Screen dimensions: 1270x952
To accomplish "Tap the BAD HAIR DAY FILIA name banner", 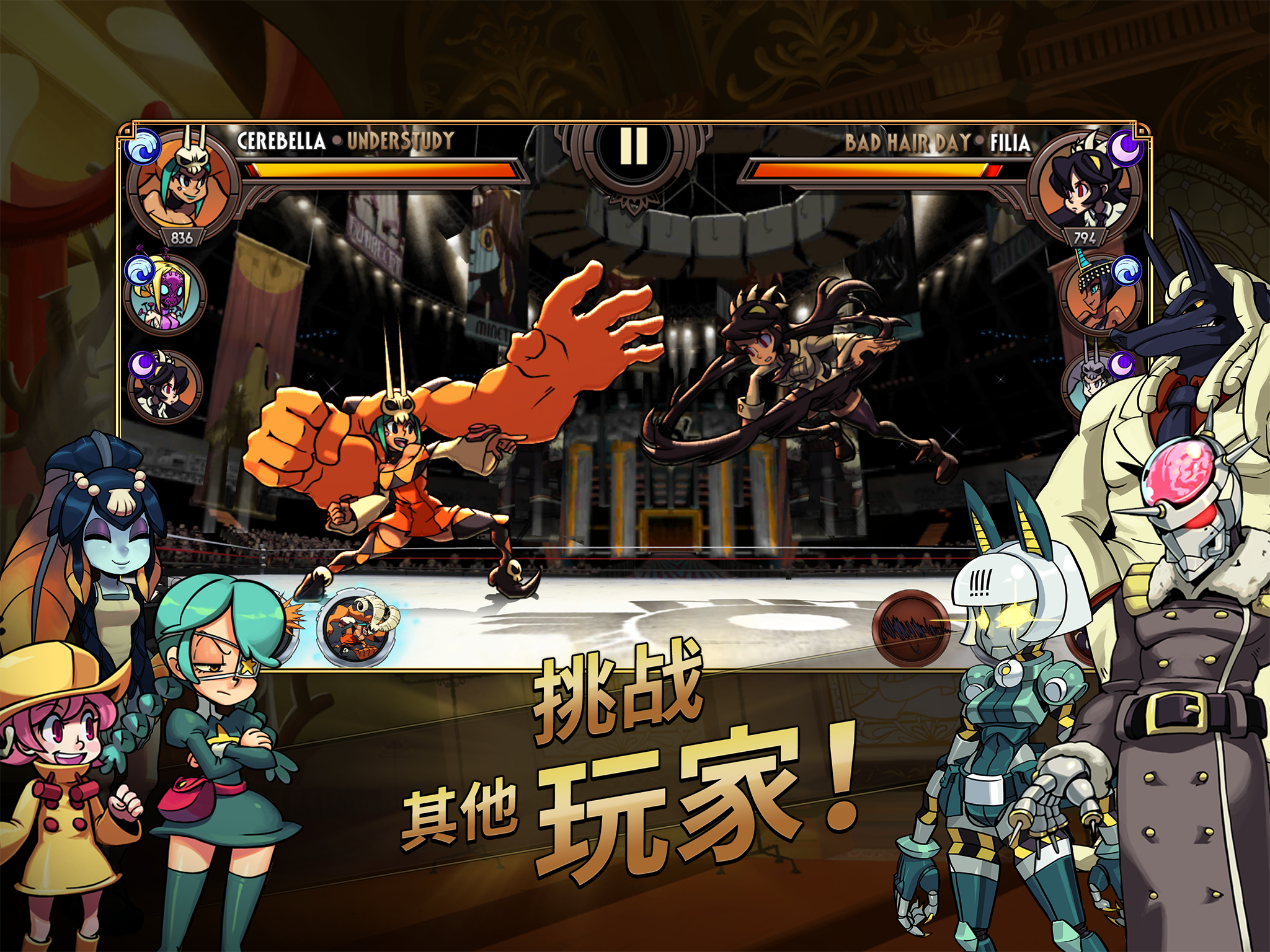I will coord(938,141).
